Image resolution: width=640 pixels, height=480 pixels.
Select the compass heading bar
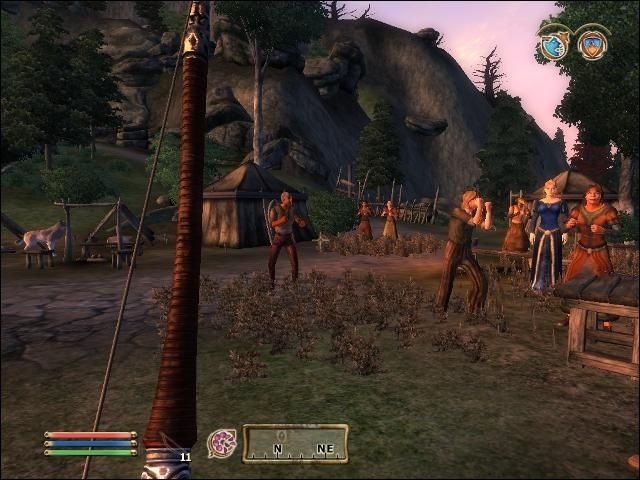(295, 443)
